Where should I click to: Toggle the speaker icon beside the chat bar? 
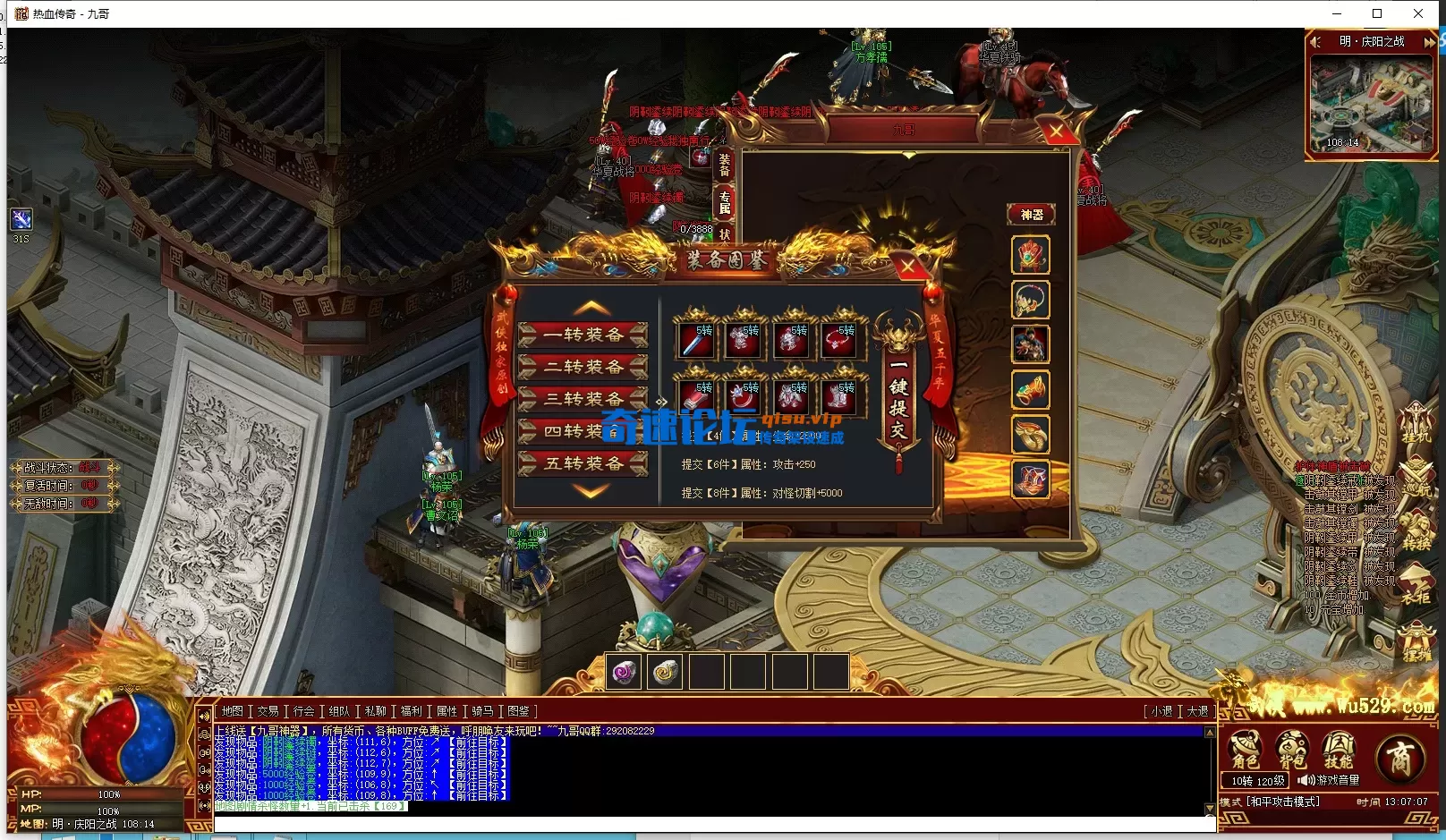(203, 714)
